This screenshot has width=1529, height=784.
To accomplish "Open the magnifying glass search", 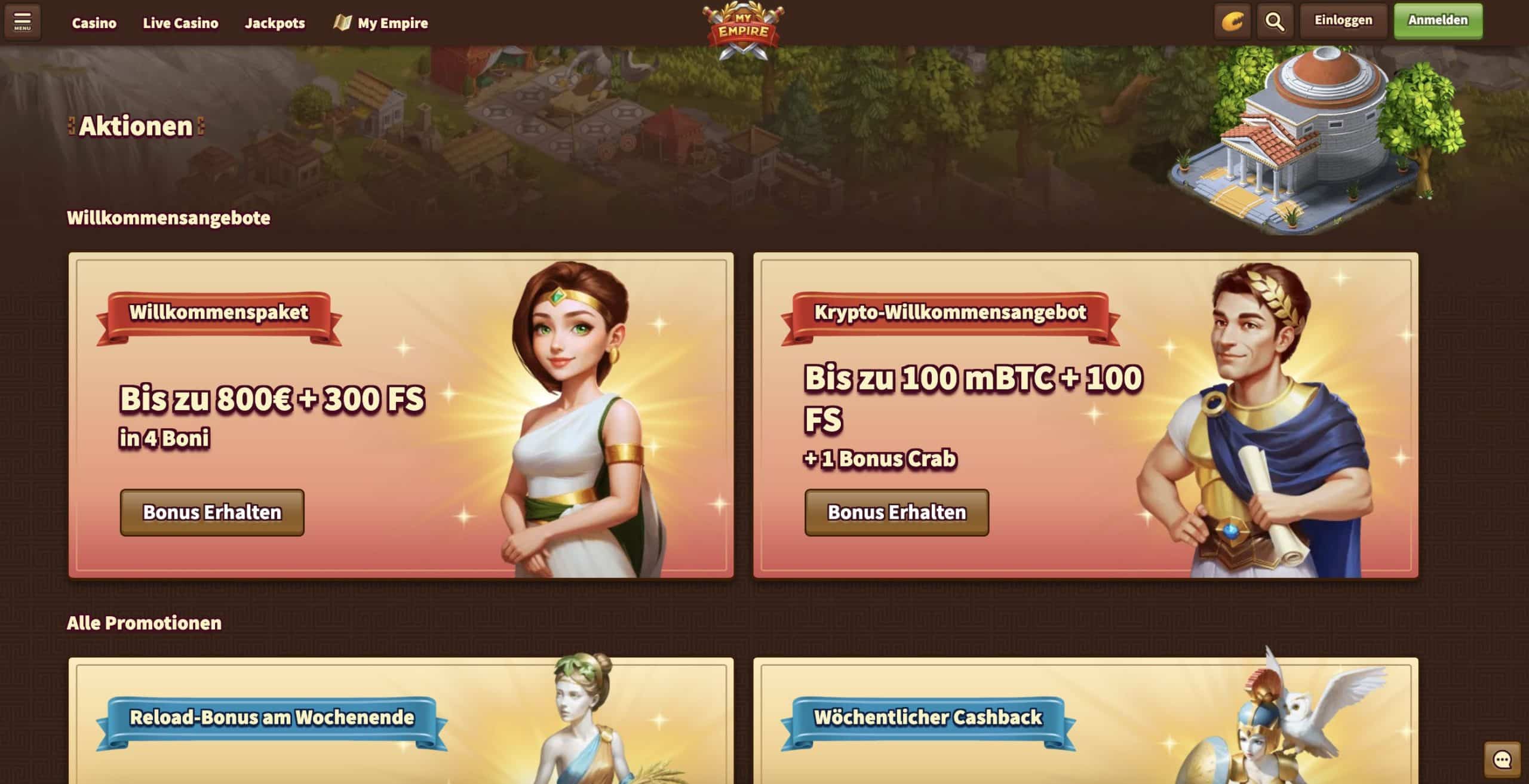I will coord(1275,22).
